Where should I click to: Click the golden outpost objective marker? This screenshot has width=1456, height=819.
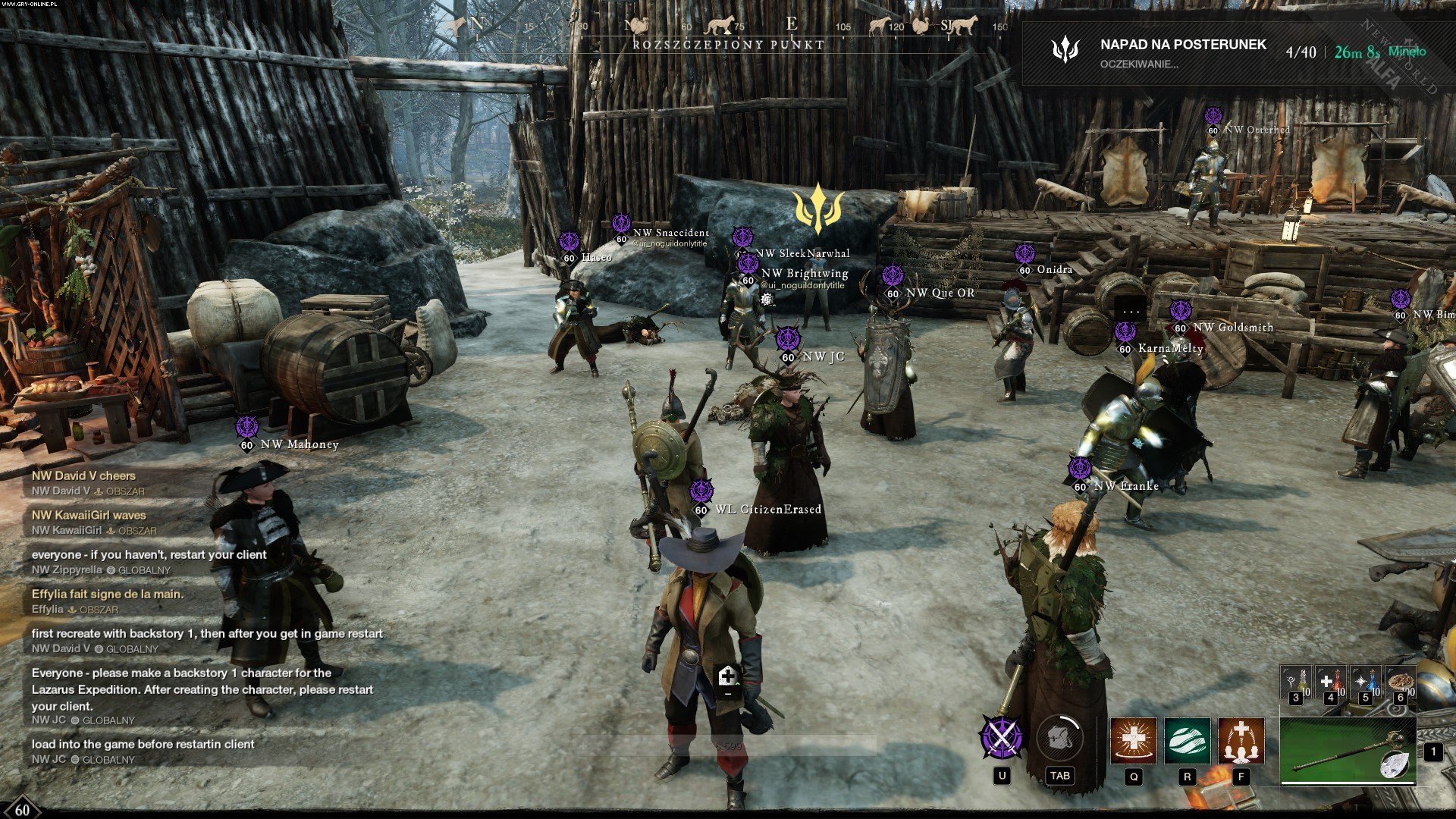[817, 209]
